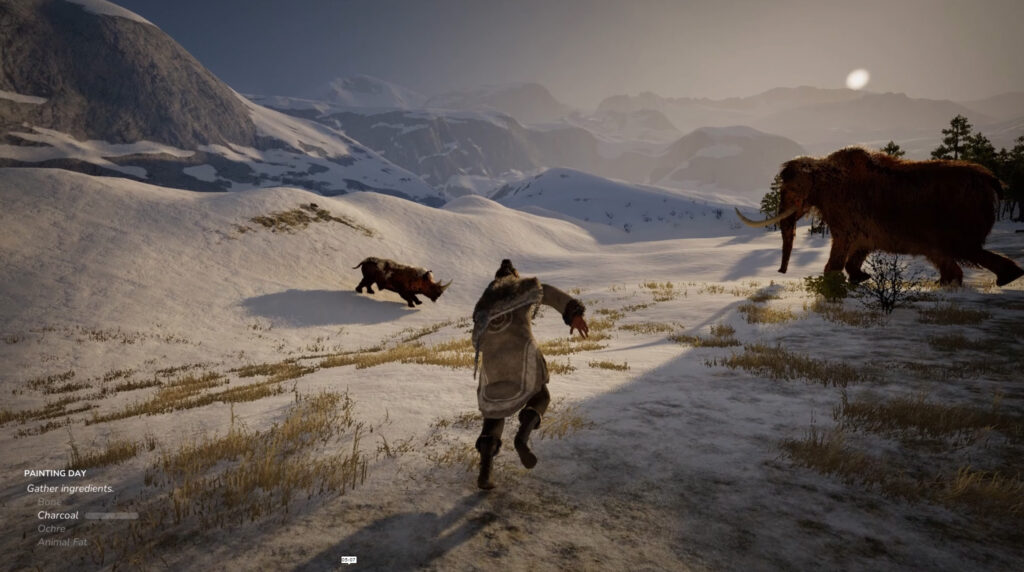The image size is (1024, 572).
Task: Select the Ochre ingredient entry
Action: 51,528
